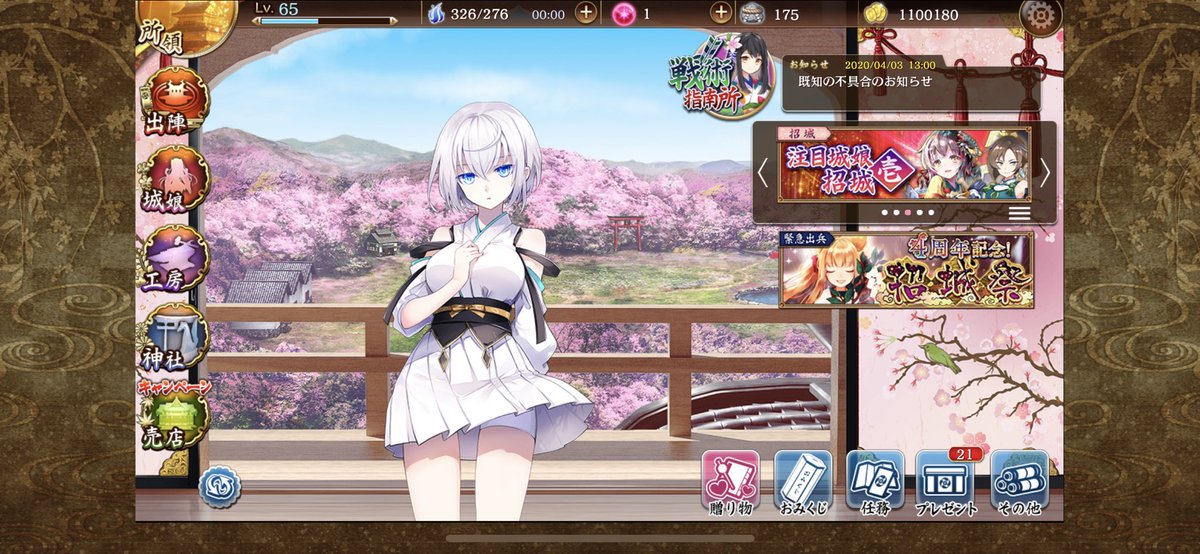1200x554 pixels.
Task: Open the gear settings icon
Action: click(1040, 15)
